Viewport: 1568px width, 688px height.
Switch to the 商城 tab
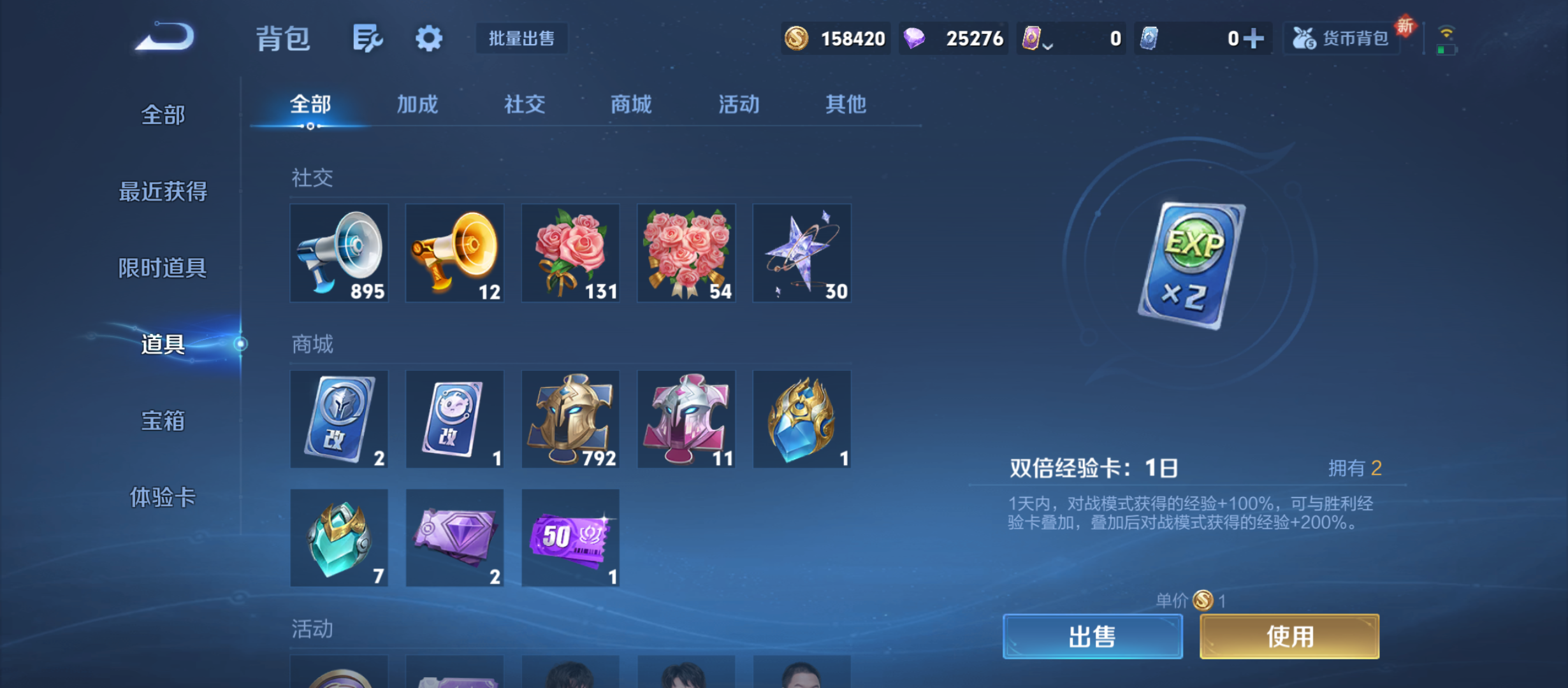click(630, 104)
